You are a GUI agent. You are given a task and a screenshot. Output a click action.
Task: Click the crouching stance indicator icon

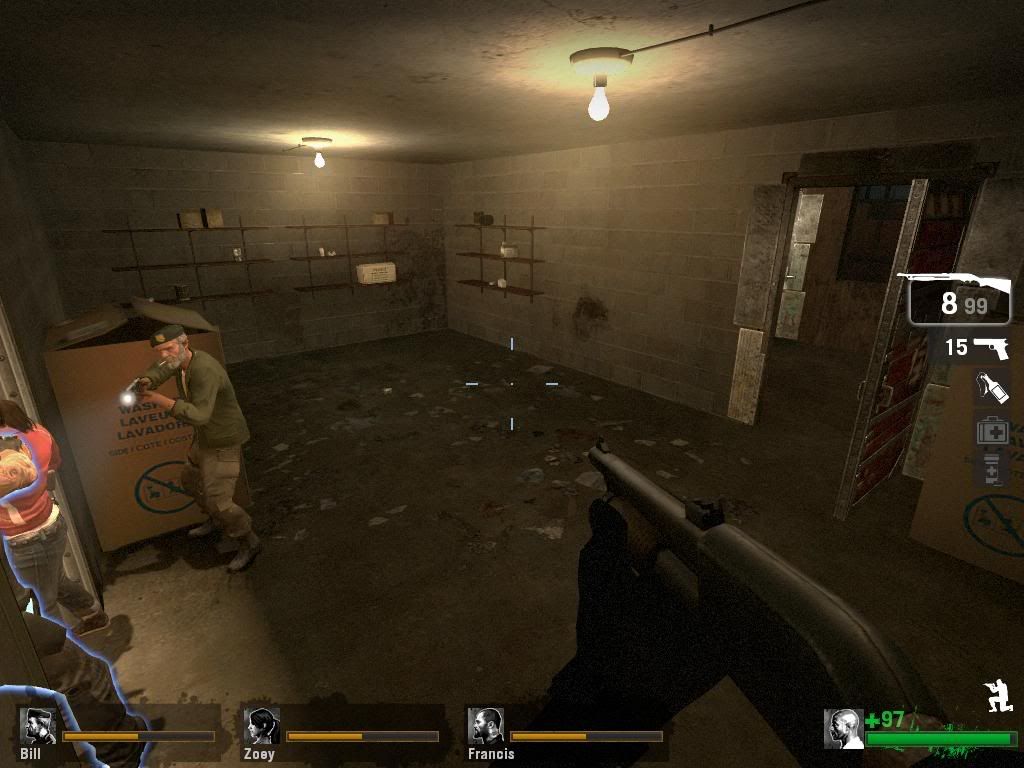(999, 697)
